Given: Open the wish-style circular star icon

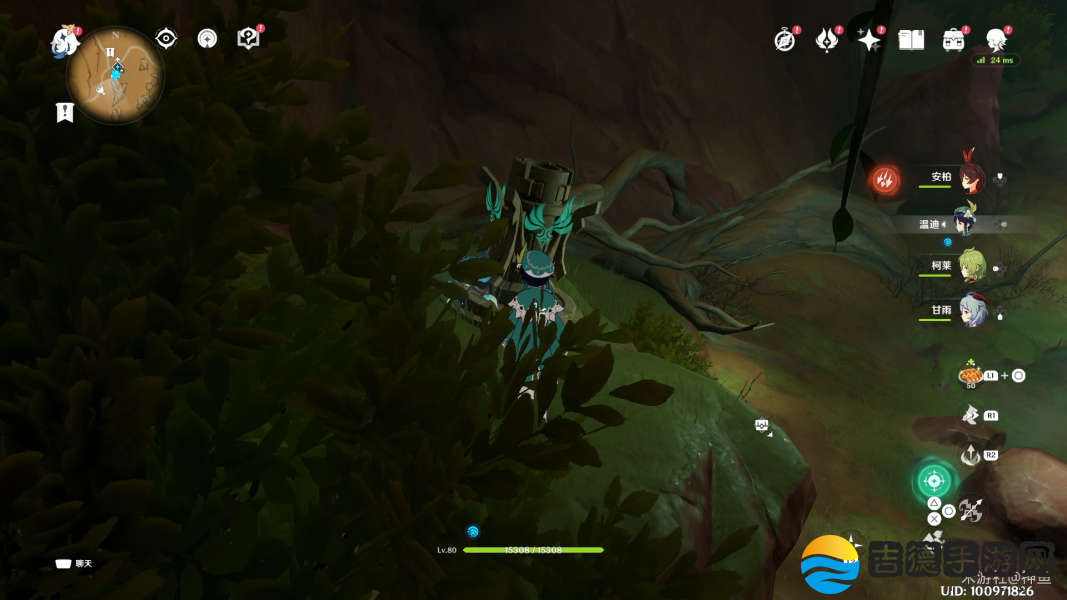Looking at the screenshot, I should click(x=207, y=38).
